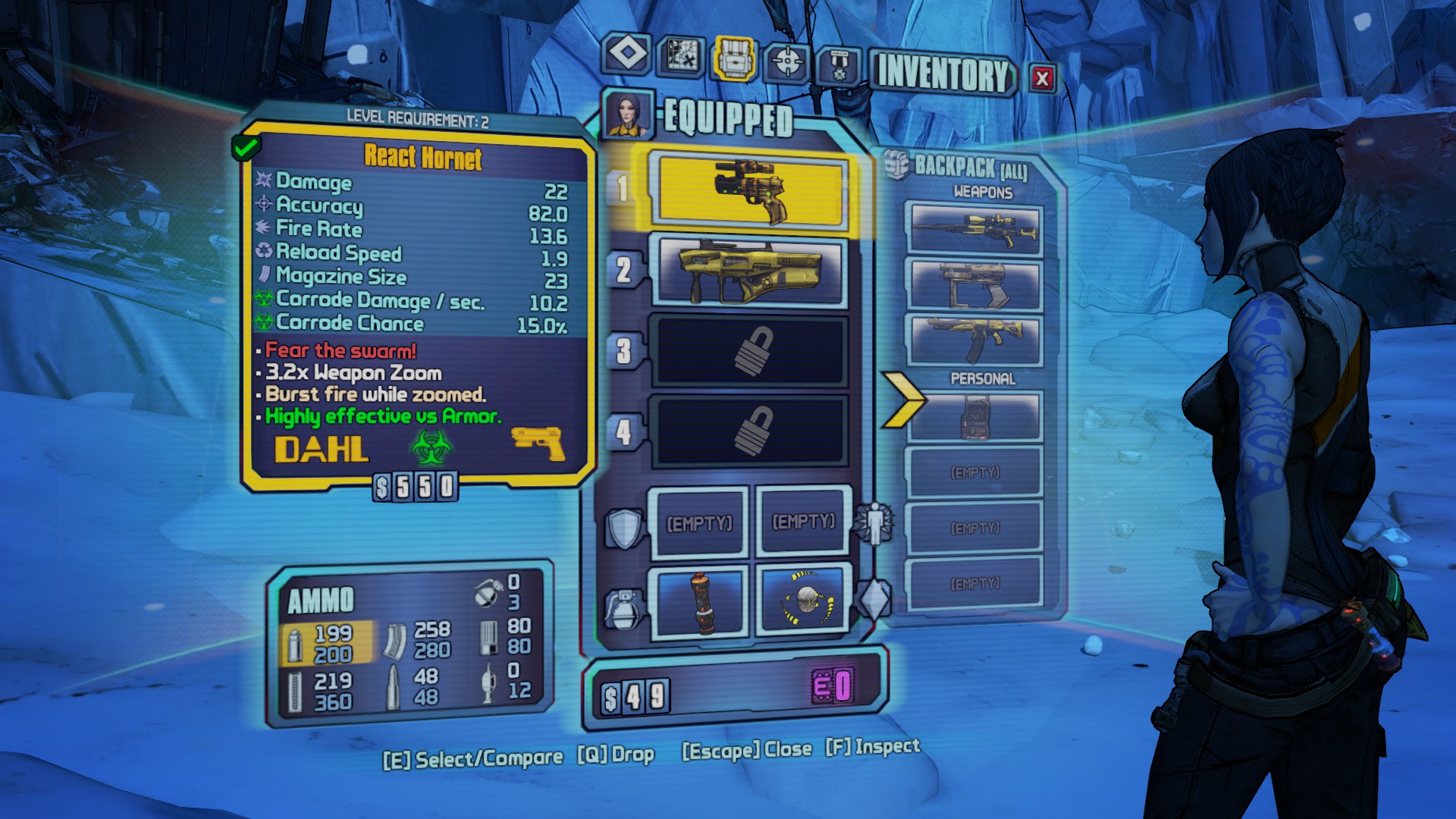Select the personal item in the backpack
This screenshot has height=819, width=1456.
[975, 416]
